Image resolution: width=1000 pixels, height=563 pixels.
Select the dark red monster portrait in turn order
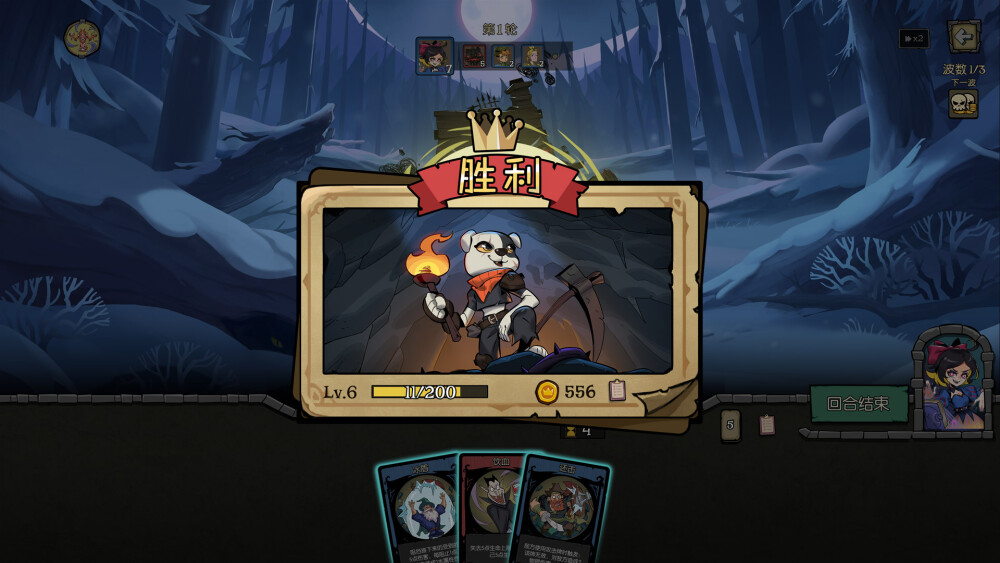point(474,55)
